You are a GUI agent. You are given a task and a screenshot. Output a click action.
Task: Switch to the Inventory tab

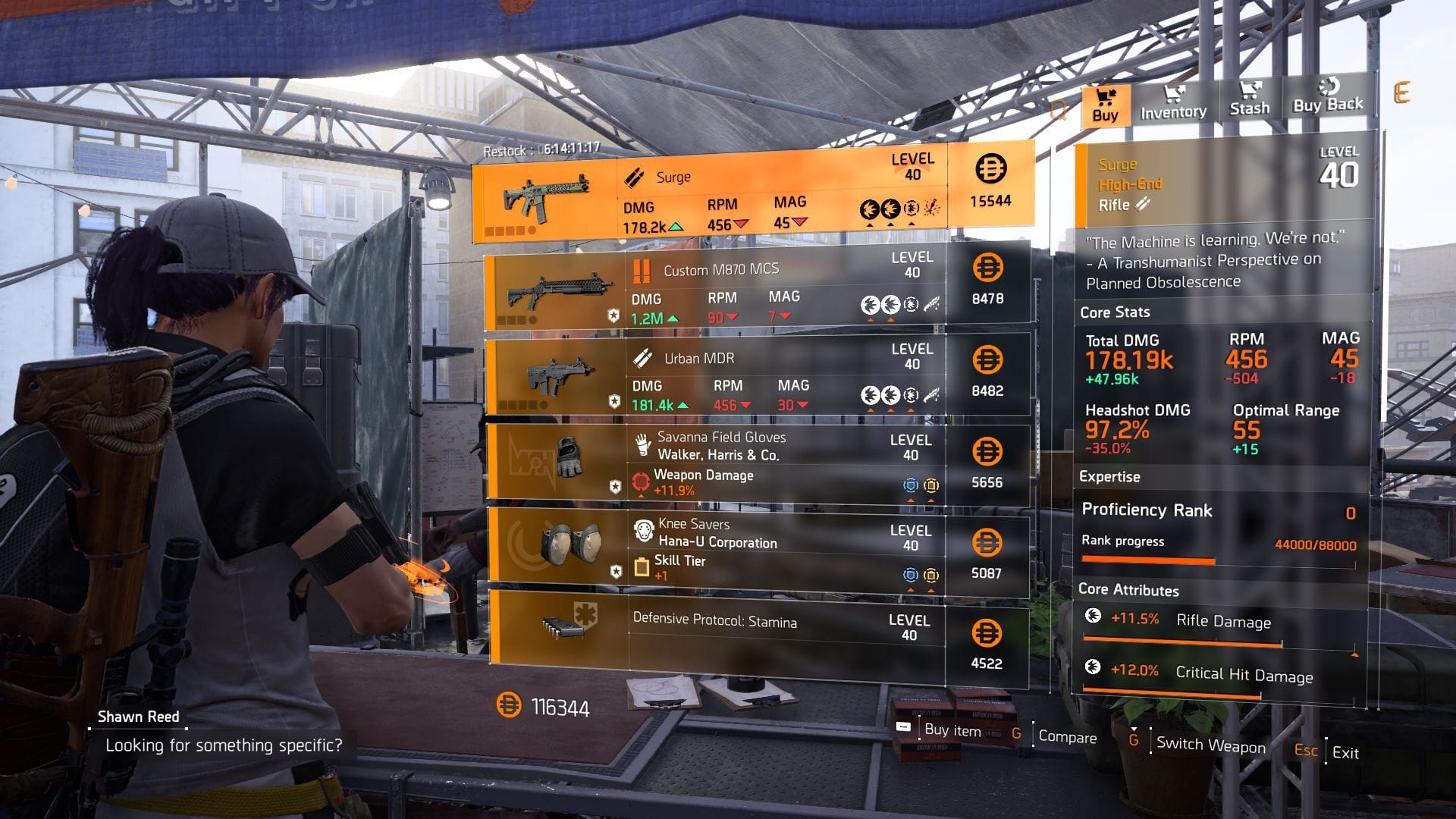point(1172,105)
